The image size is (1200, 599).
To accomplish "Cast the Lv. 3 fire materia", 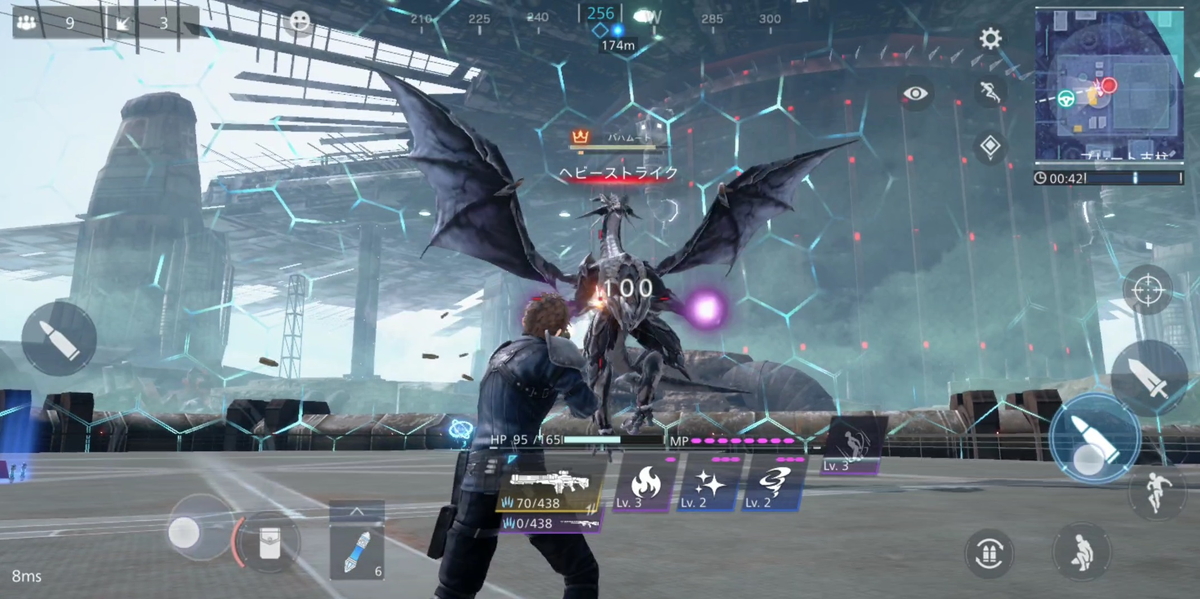I will [644, 484].
